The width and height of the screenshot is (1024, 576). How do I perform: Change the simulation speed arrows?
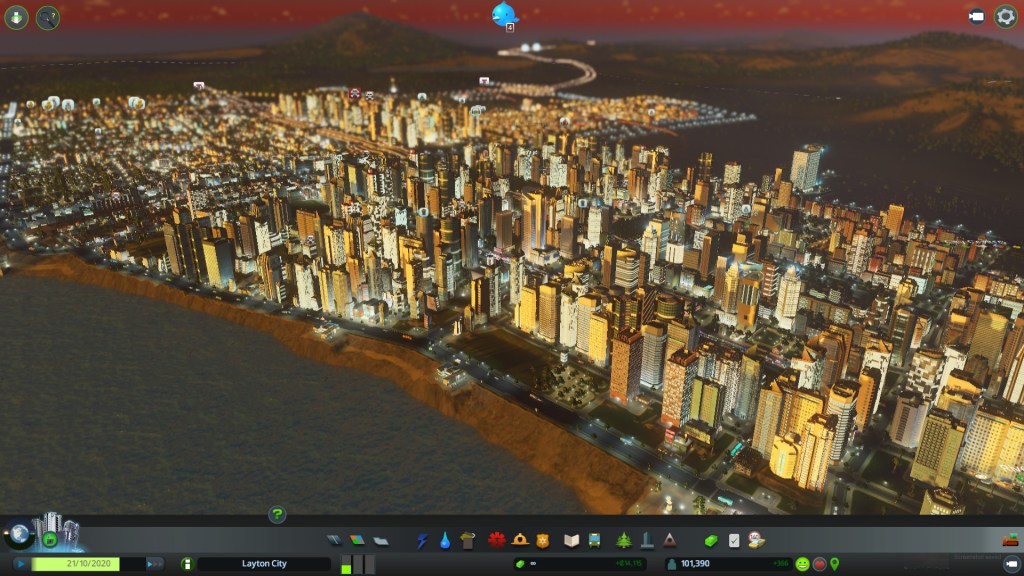tap(155, 564)
